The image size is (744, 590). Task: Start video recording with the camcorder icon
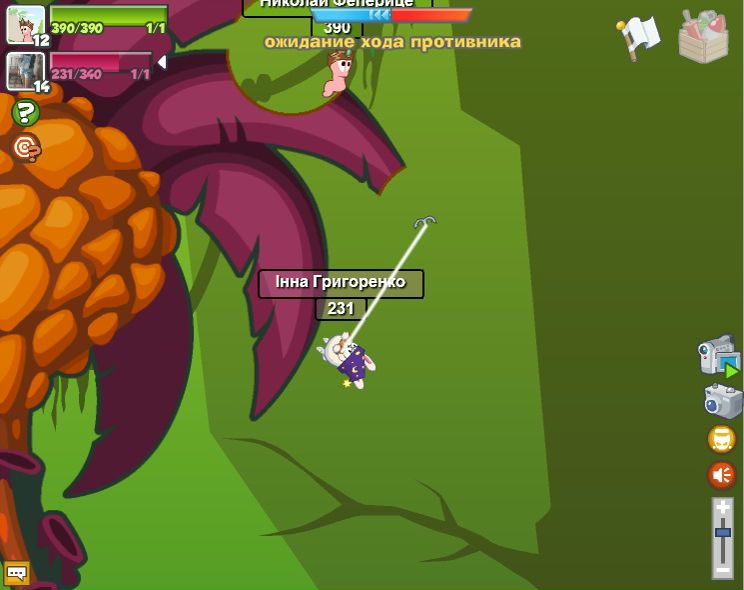pos(719,357)
